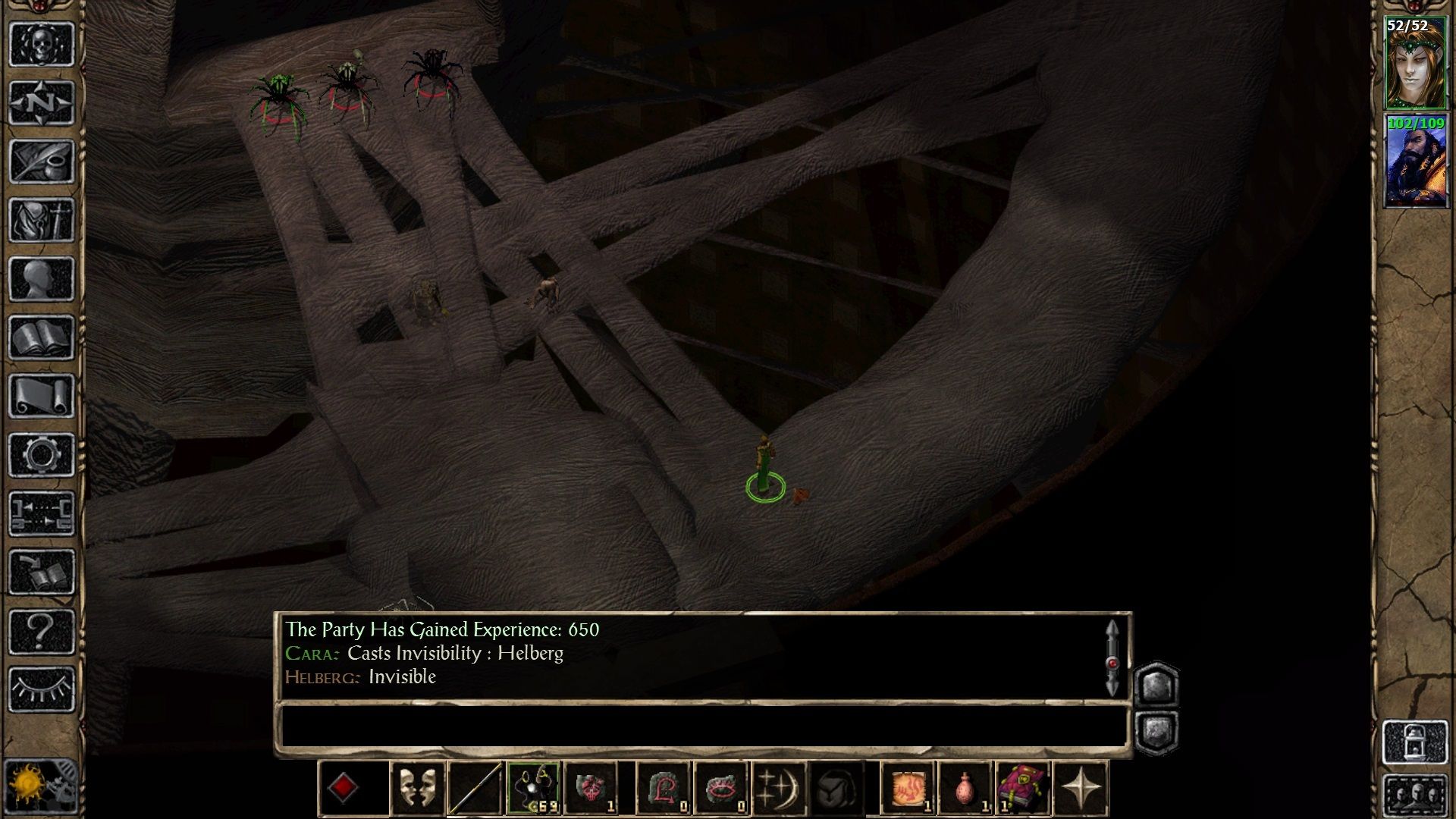Click the message log scrollbar slider
Screen dimensions: 1456x819
click(x=1113, y=664)
